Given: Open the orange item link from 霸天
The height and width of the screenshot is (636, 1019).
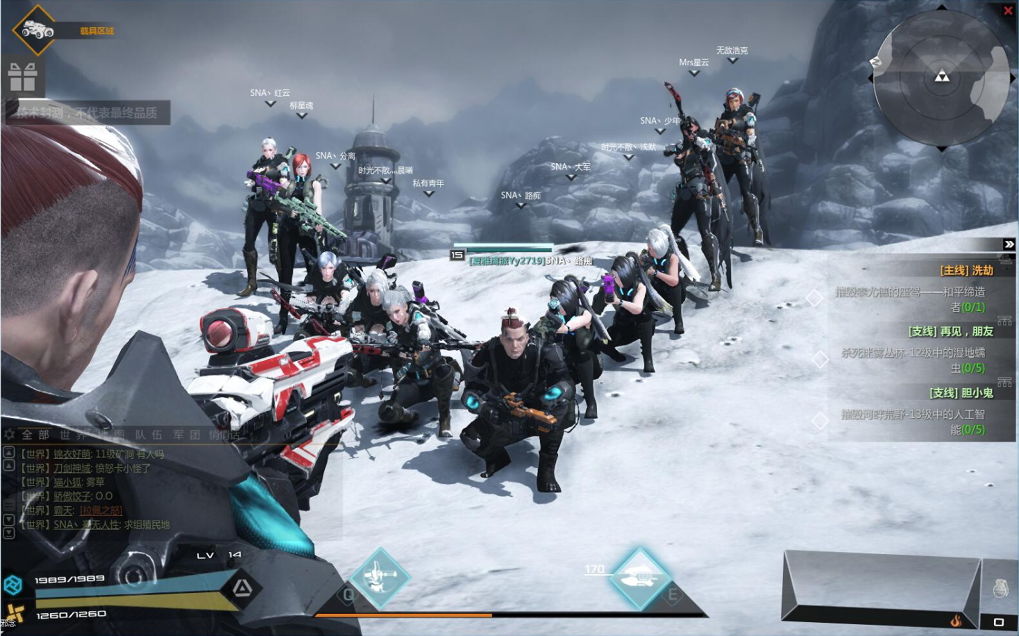Looking at the screenshot, I should coord(100,510).
